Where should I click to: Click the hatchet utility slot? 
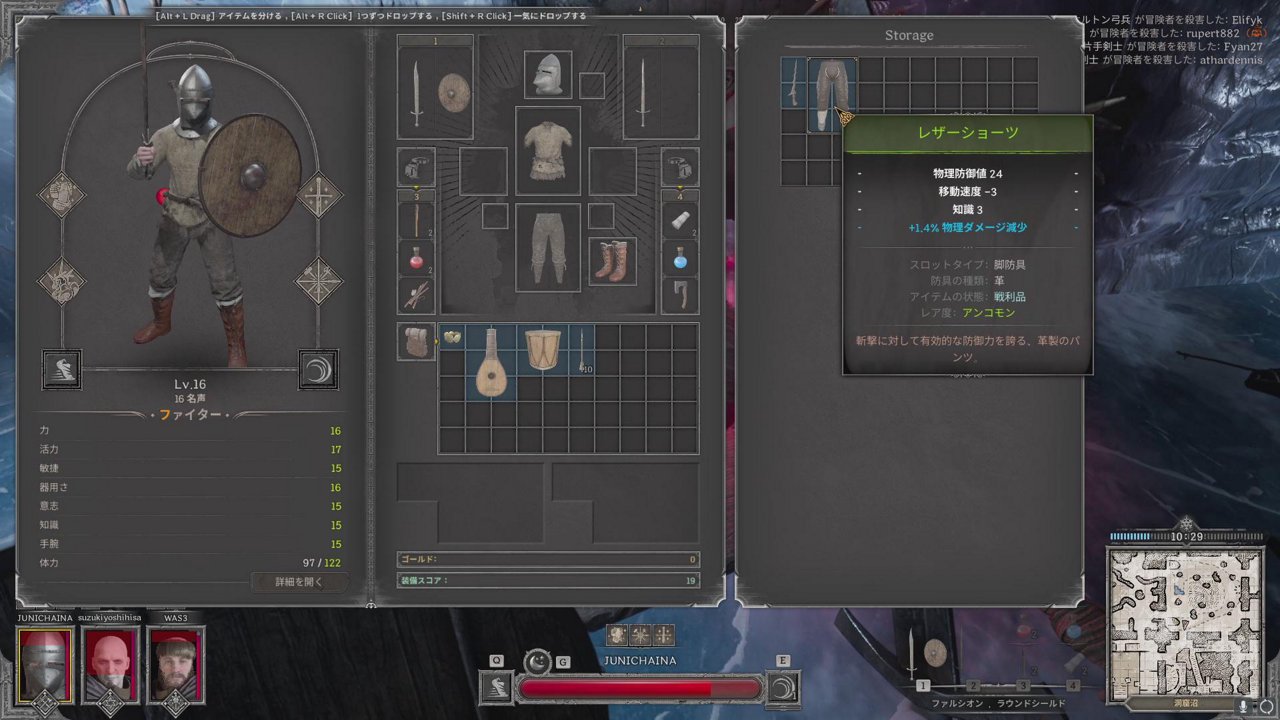(679, 295)
